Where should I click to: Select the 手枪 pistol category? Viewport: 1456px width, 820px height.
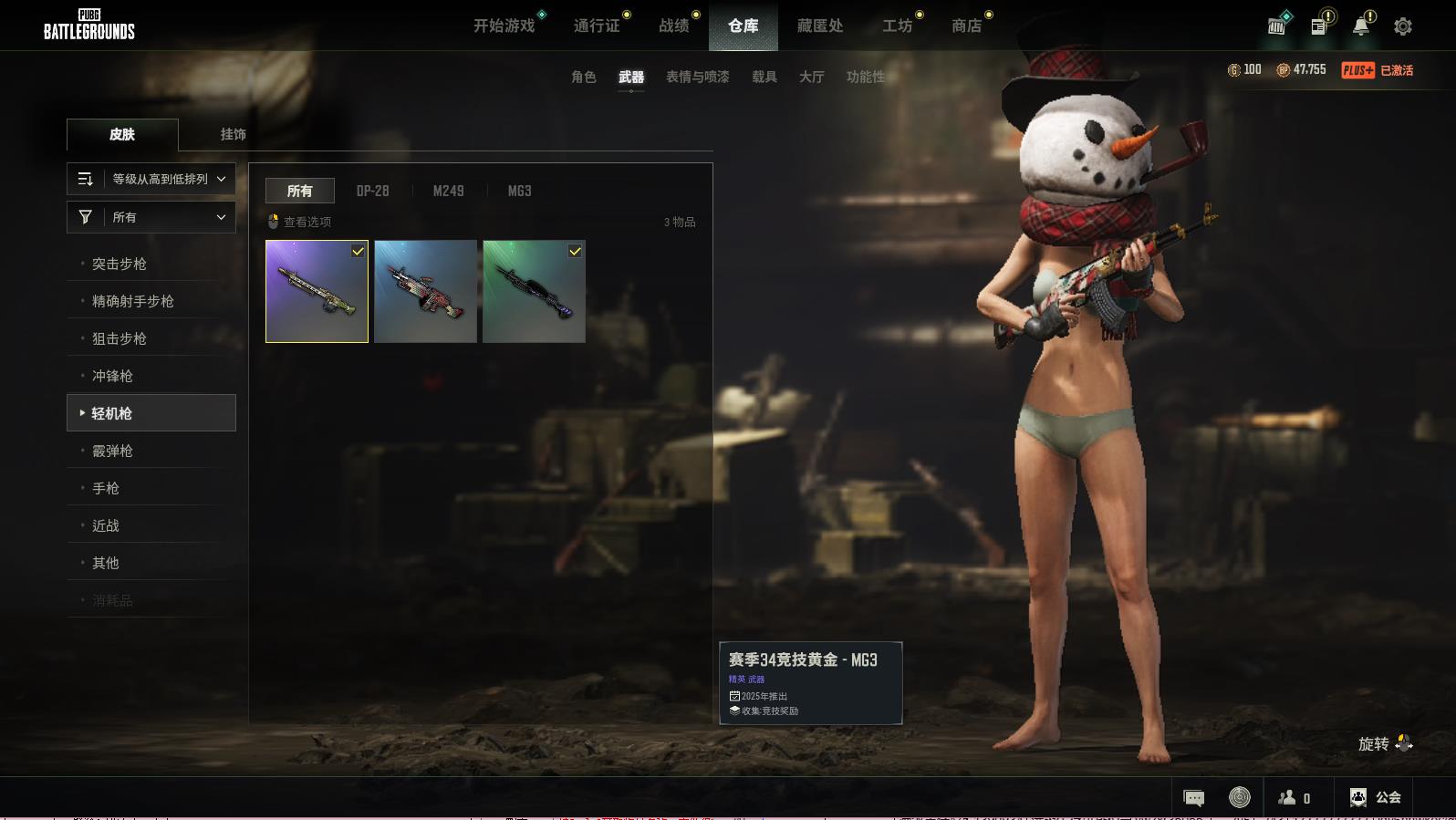[106, 488]
